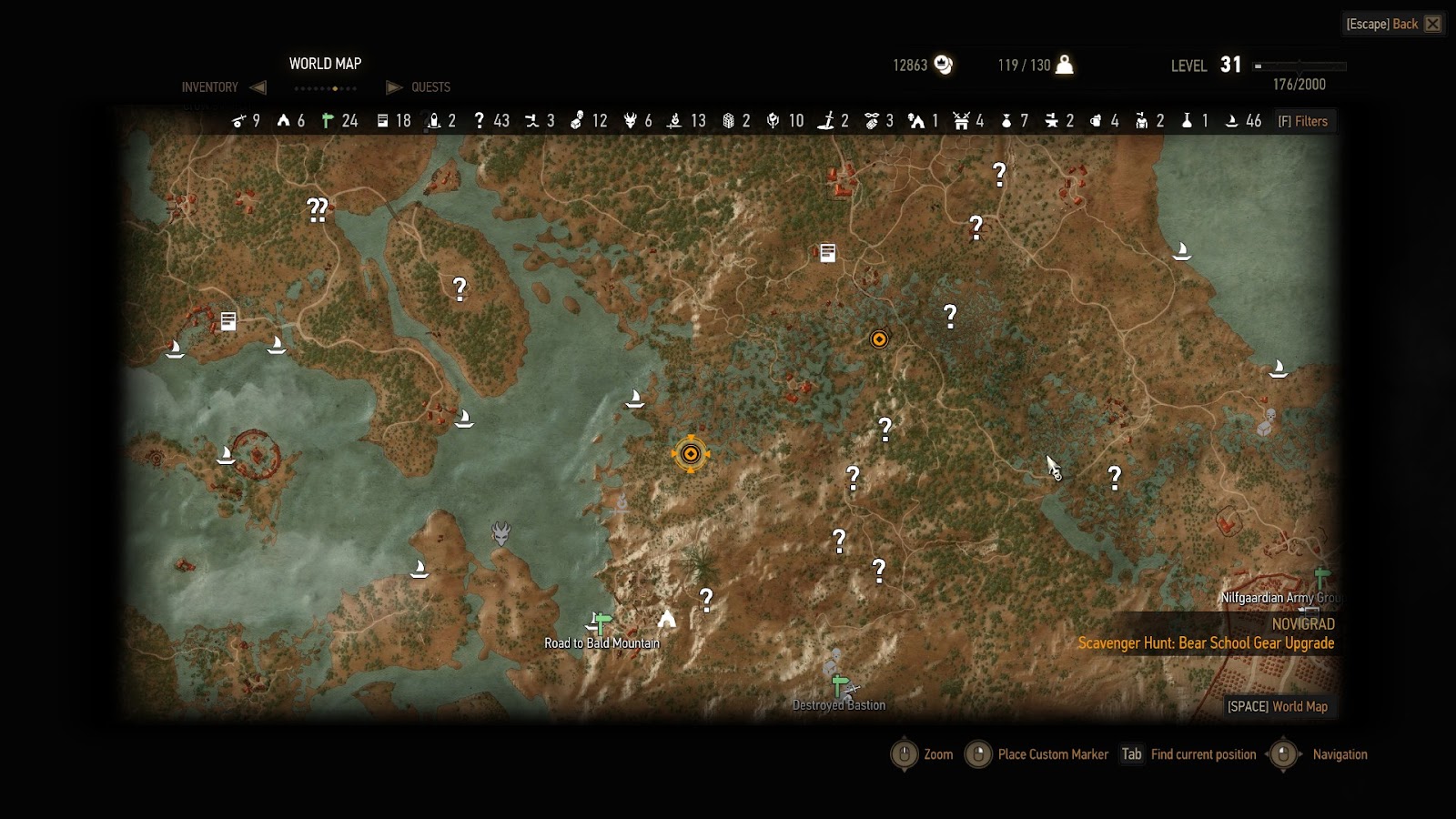
Task: Toggle the green signpost filter
Action: point(329,121)
